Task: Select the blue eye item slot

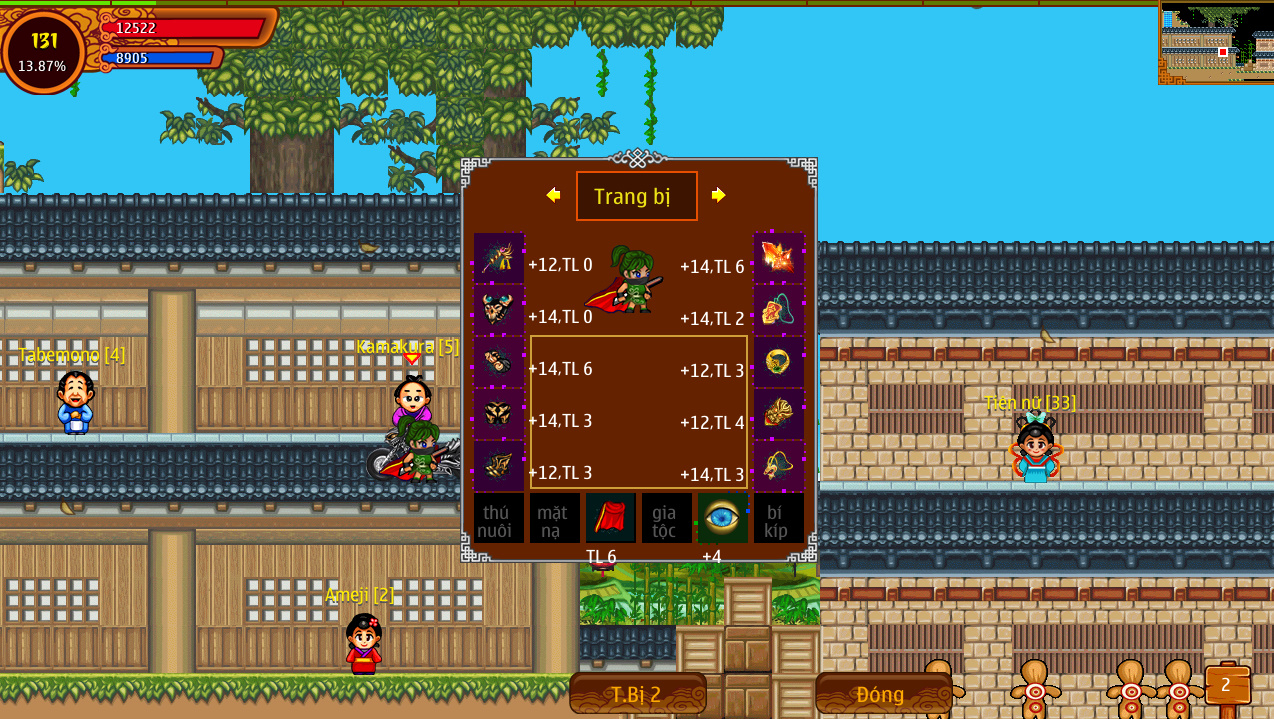Action: click(x=722, y=517)
